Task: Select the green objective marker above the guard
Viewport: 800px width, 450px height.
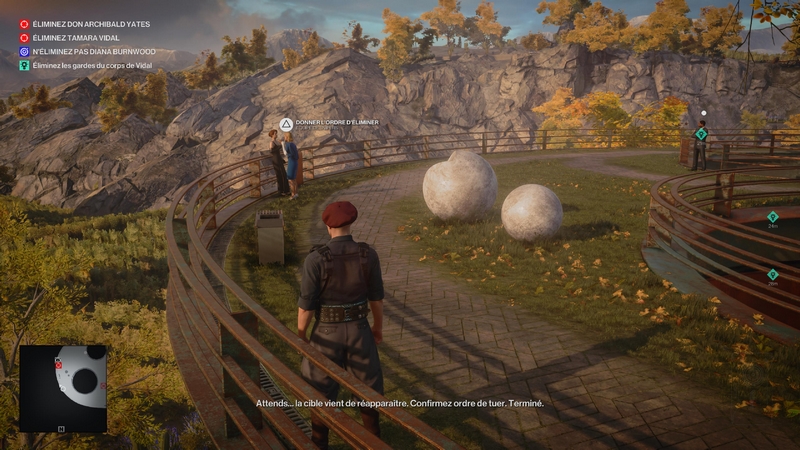Action: 701,133
